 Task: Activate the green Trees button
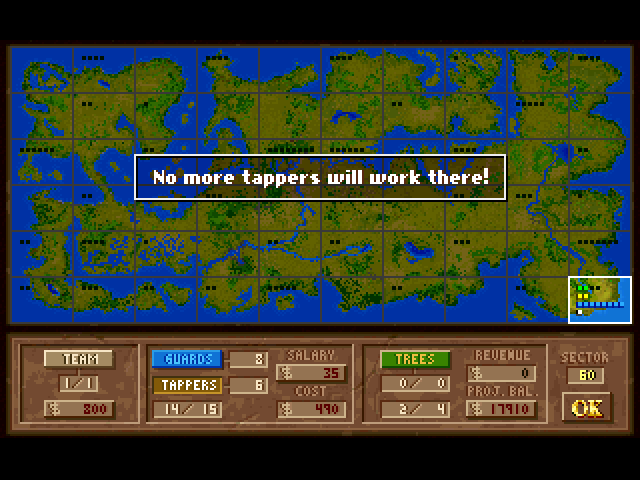[x=413, y=359]
